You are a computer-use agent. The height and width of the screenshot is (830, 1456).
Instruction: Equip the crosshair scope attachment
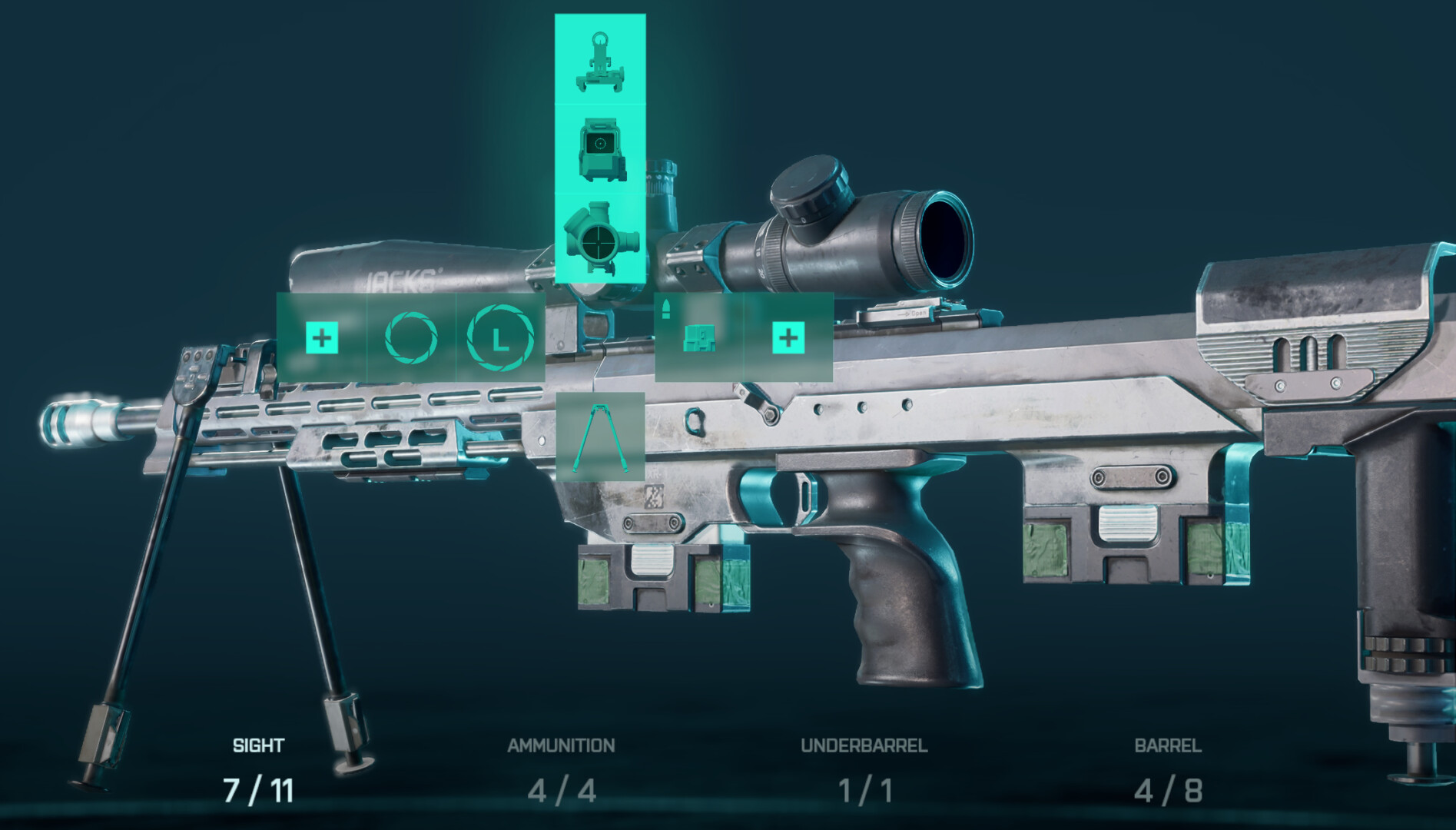pyautogui.click(x=600, y=238)
